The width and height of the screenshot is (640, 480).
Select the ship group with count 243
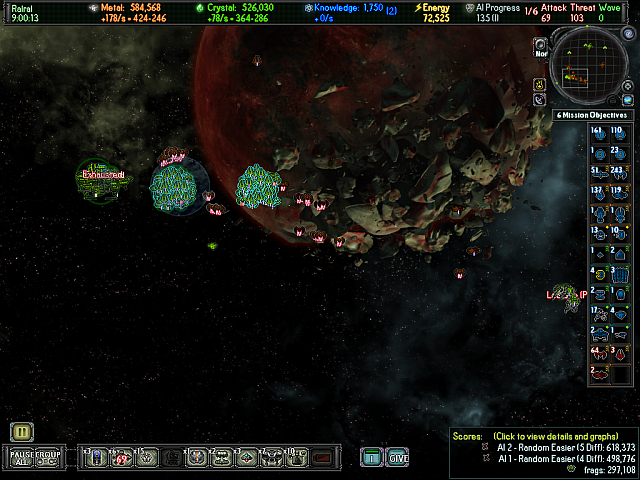[616, 168]
